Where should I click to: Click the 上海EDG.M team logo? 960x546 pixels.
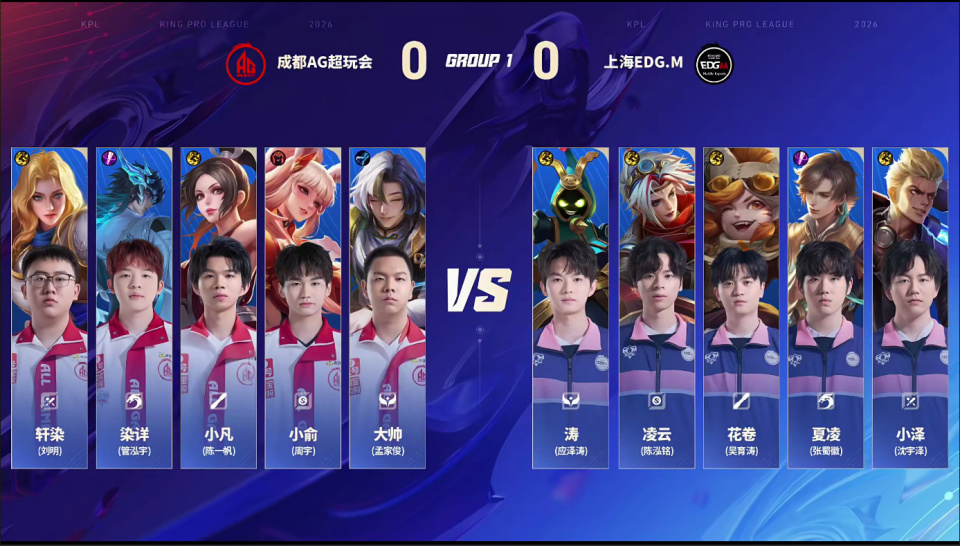[x=714, y=63]
